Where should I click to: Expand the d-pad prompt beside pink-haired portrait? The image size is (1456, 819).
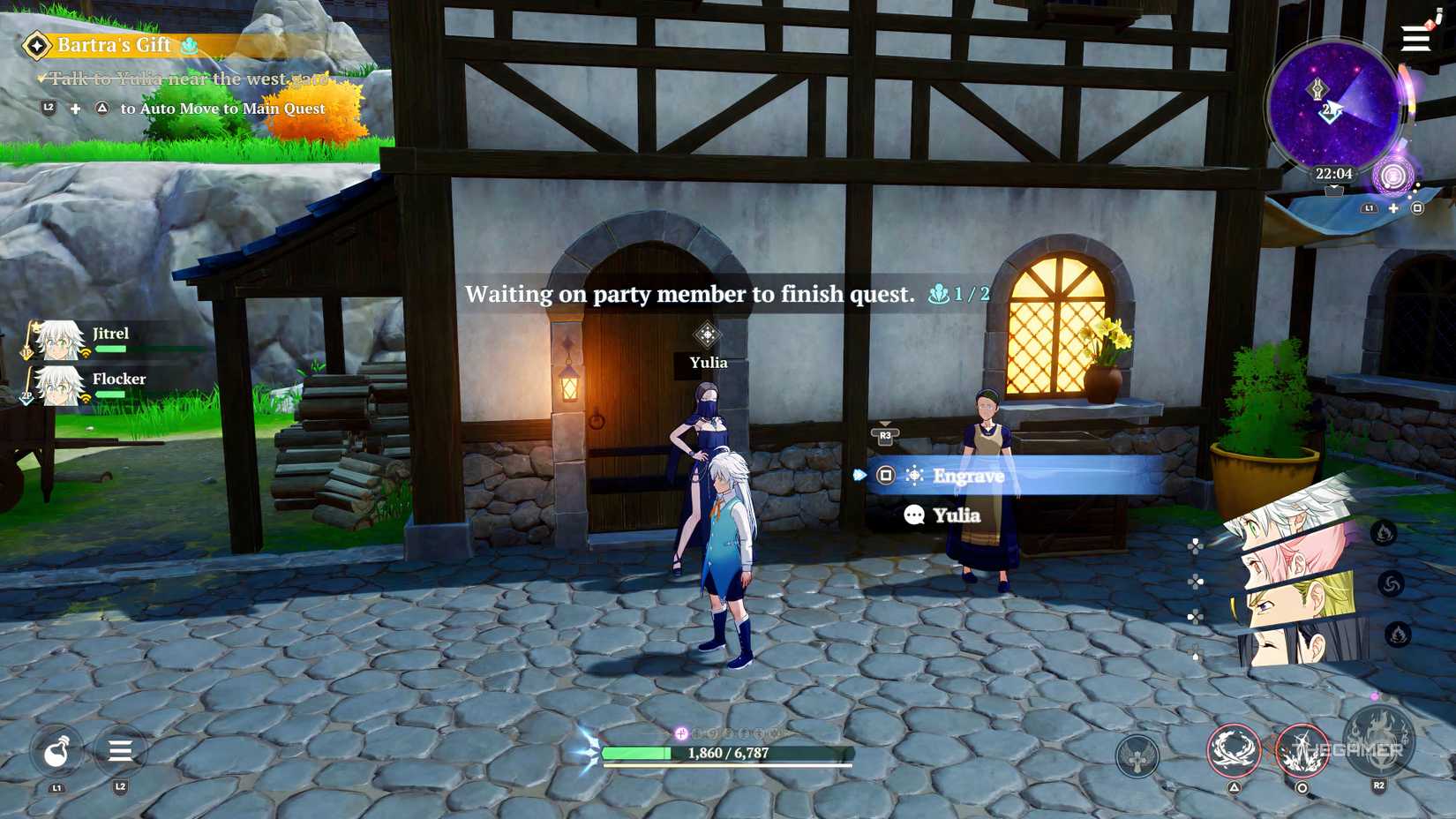tap(1195, 580)
